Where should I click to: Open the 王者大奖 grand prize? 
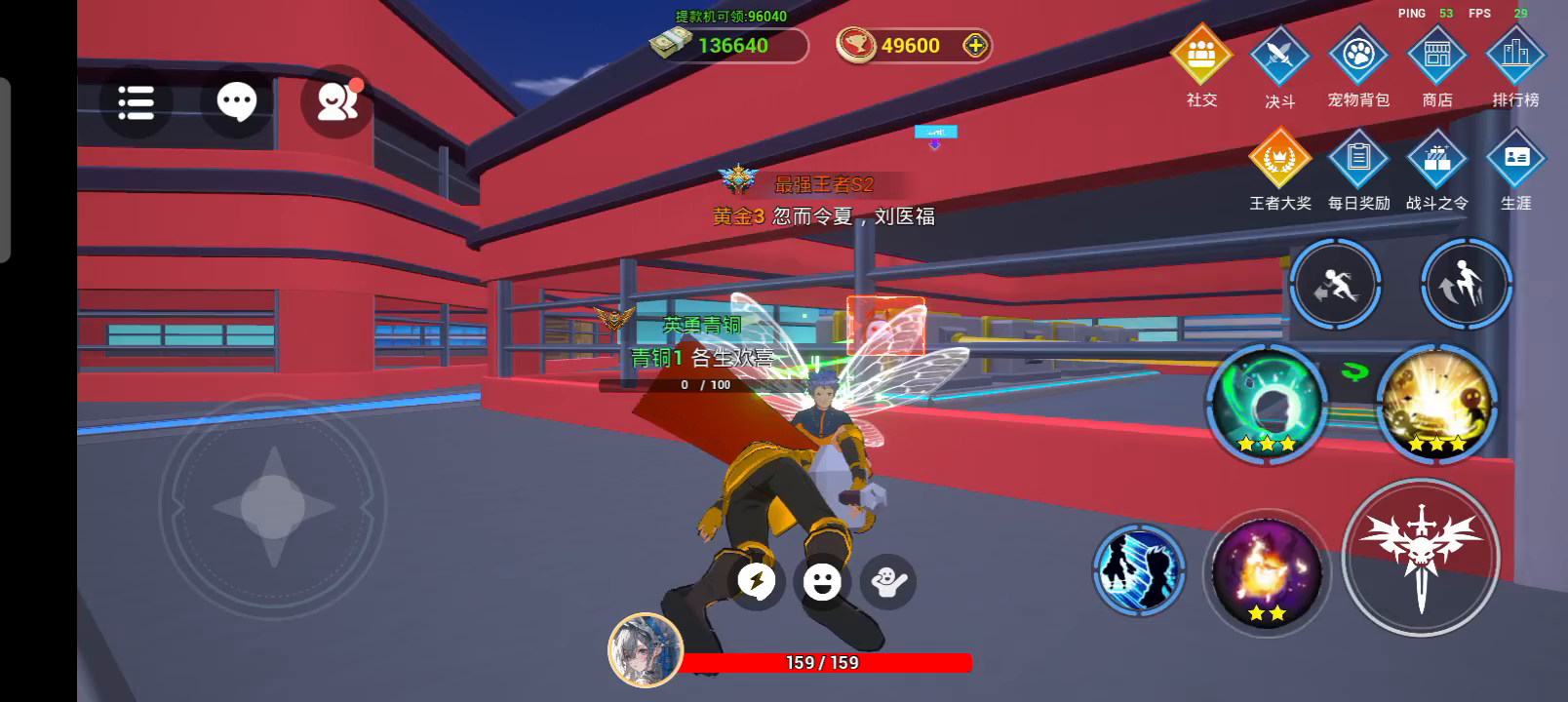[x=1279, y=159]
